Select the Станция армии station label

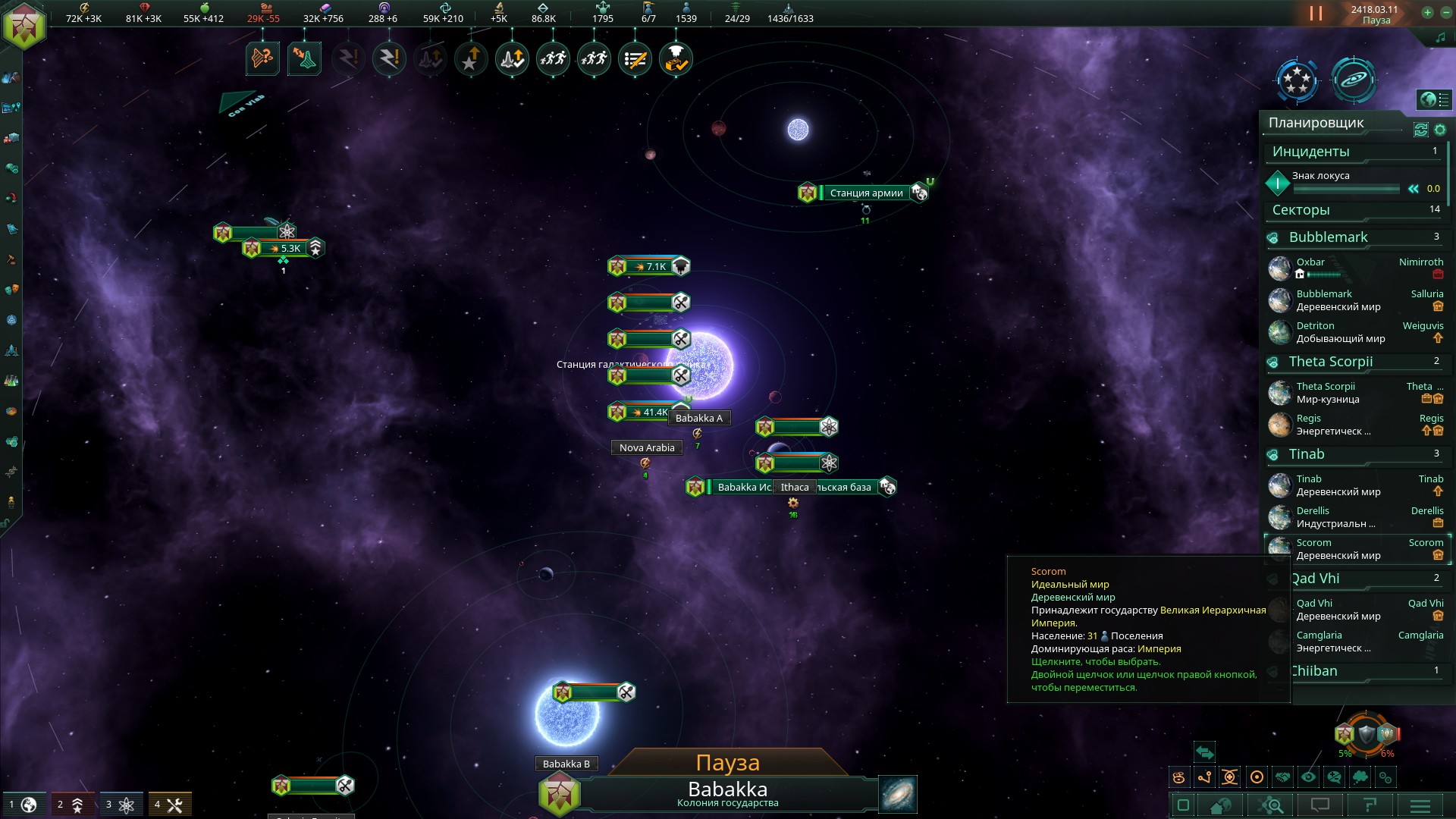tap(866, 193)
